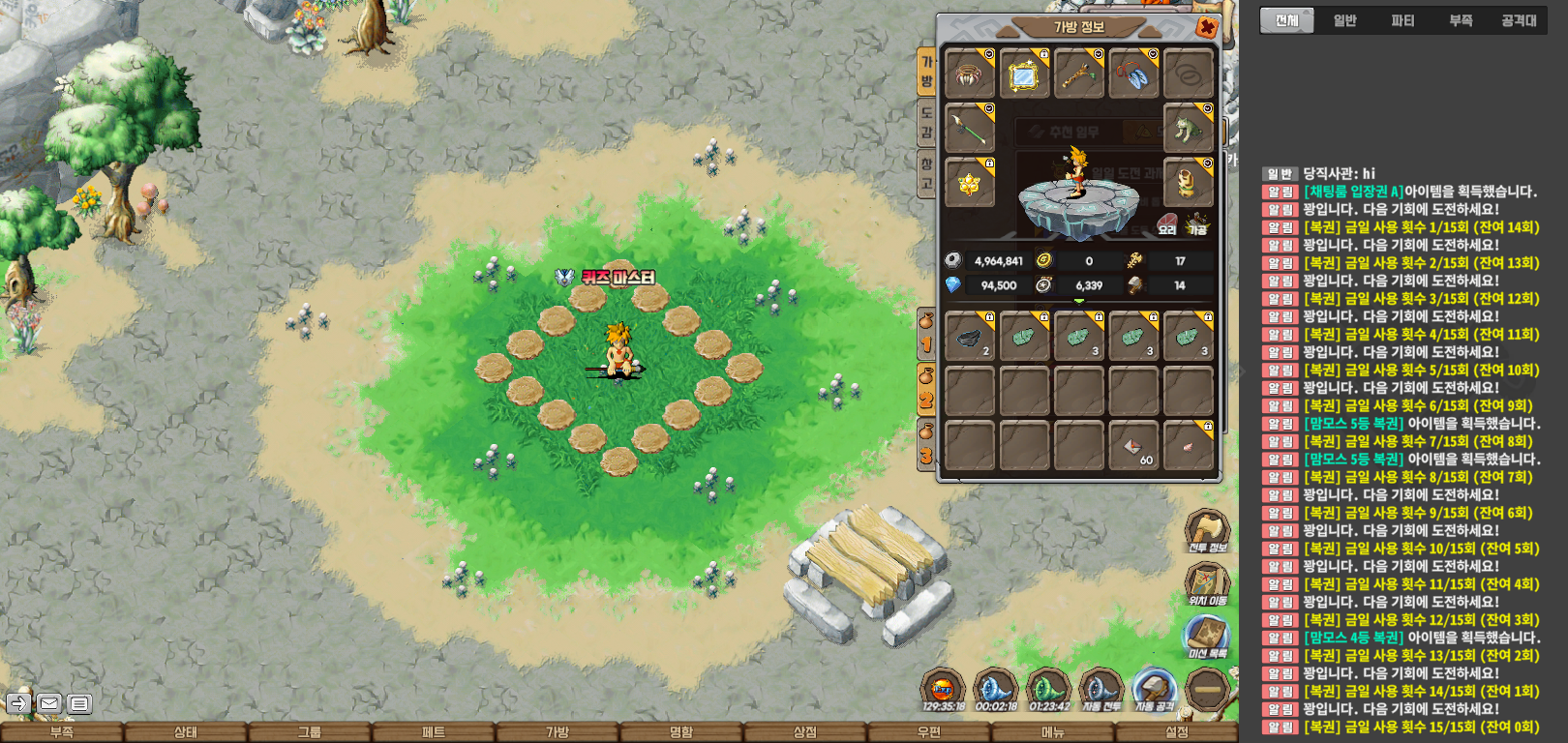1568x743 pixels.
Task: Show the 미션 목록 scroll icon
Action: 1207,638
